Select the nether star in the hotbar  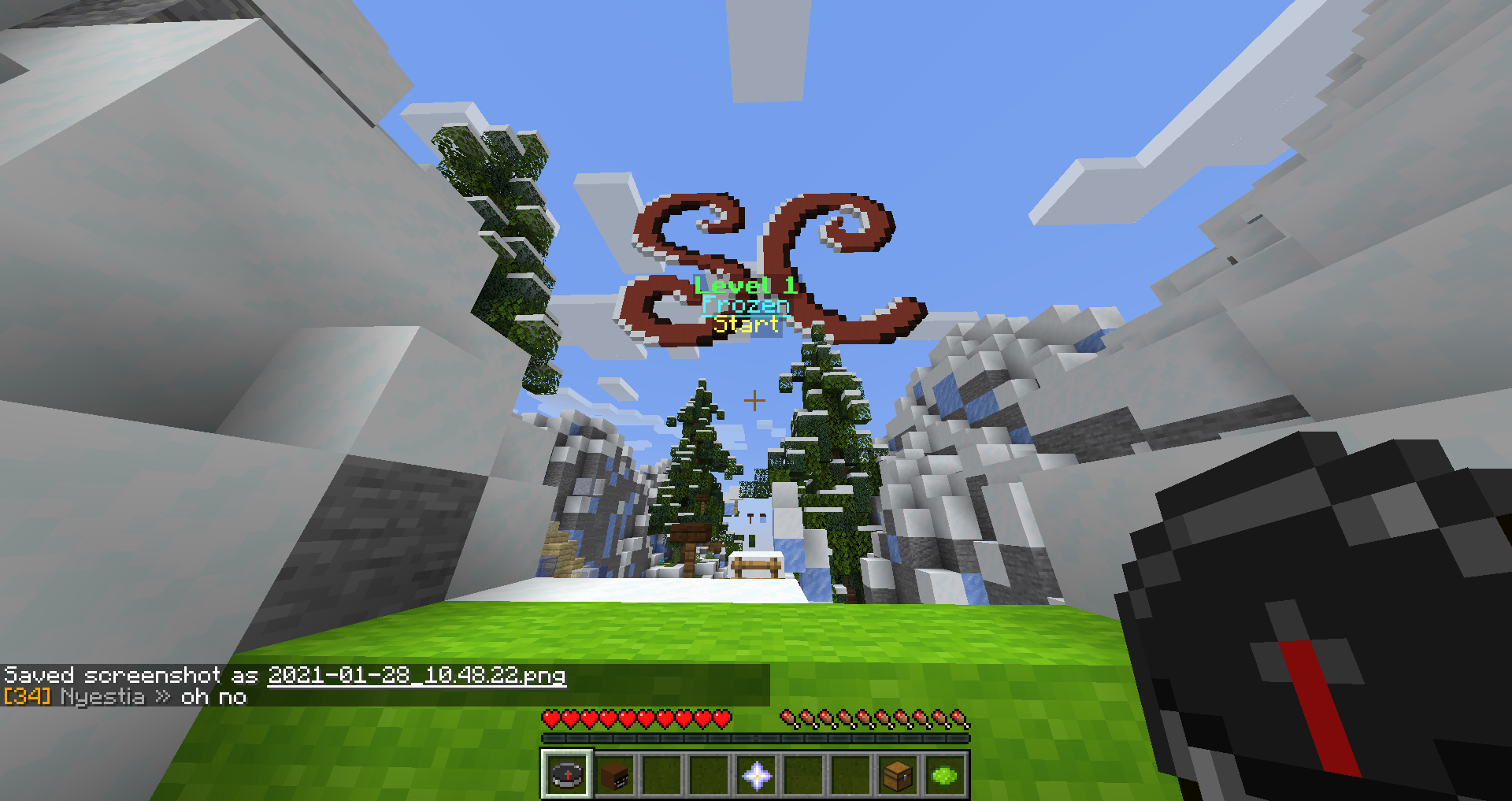tap(755, 776)
